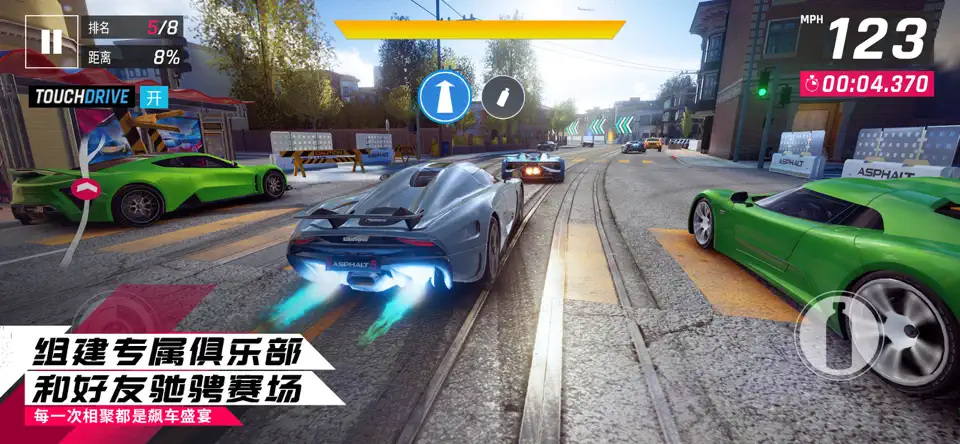Toggle the TouchDrive switch

pos(153,97)
